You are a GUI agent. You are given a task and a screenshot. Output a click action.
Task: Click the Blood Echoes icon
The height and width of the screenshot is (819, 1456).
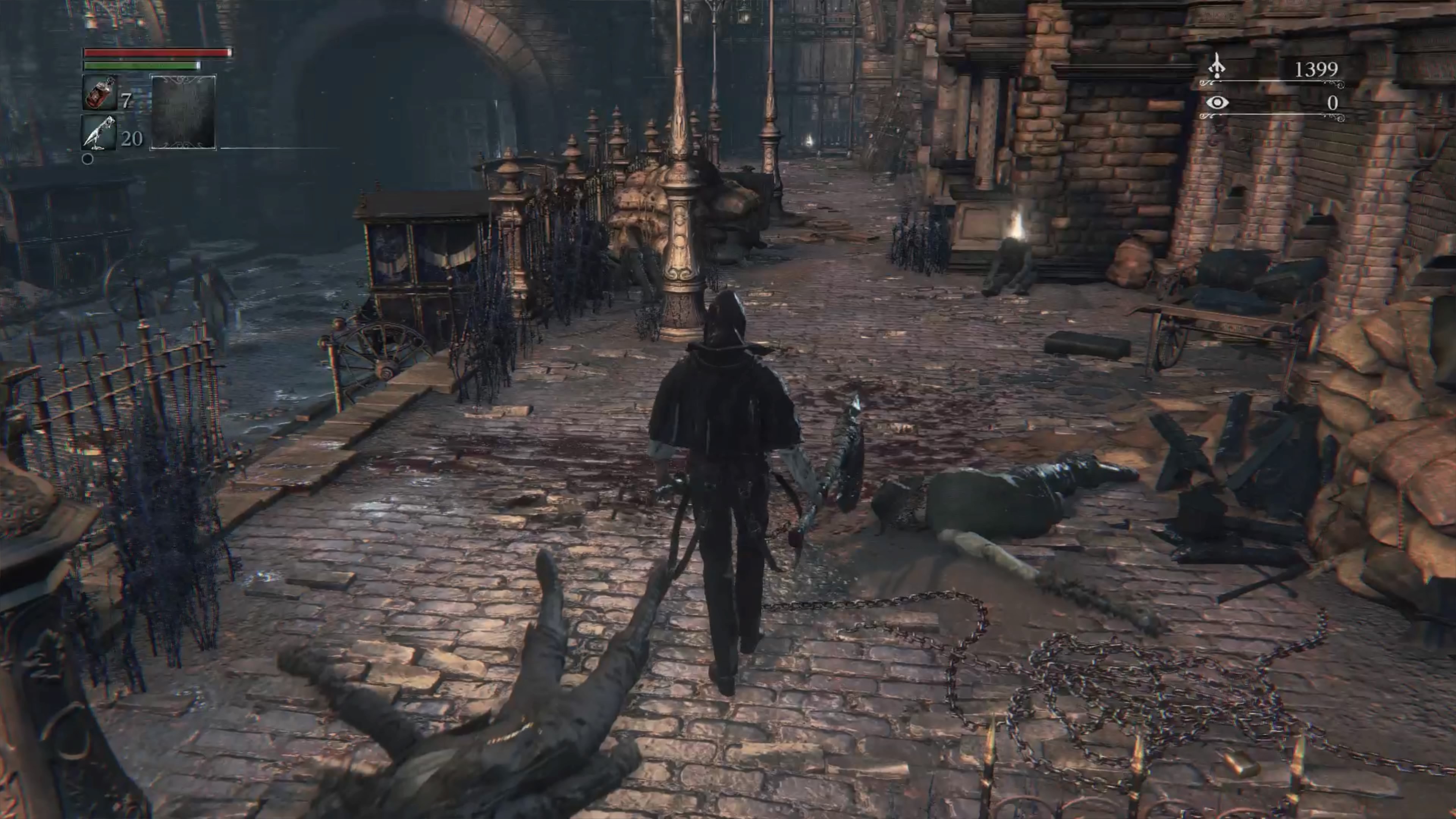1216,67
